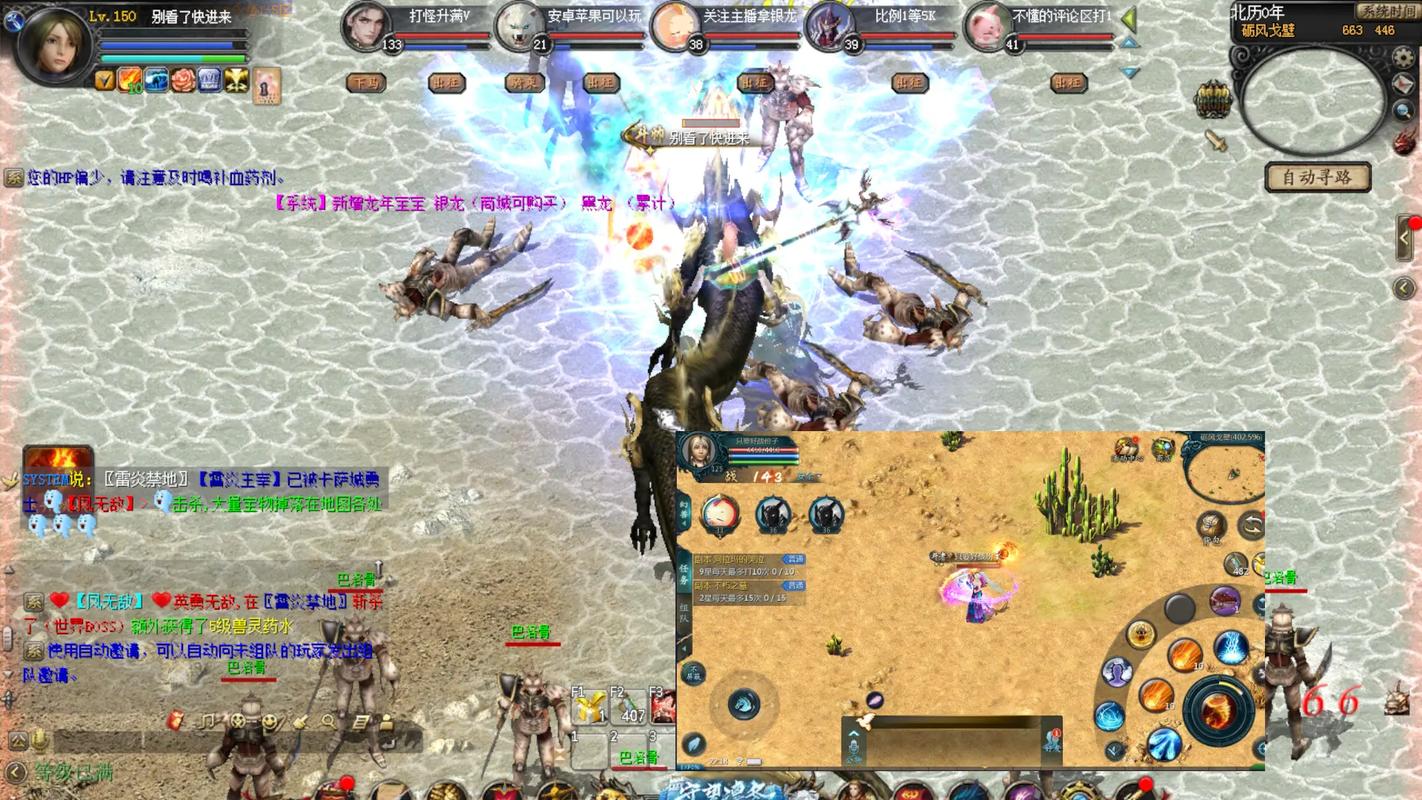
Task: Click the picture-in-picture mobile game overlay
Action: click(x=970, y=600)
